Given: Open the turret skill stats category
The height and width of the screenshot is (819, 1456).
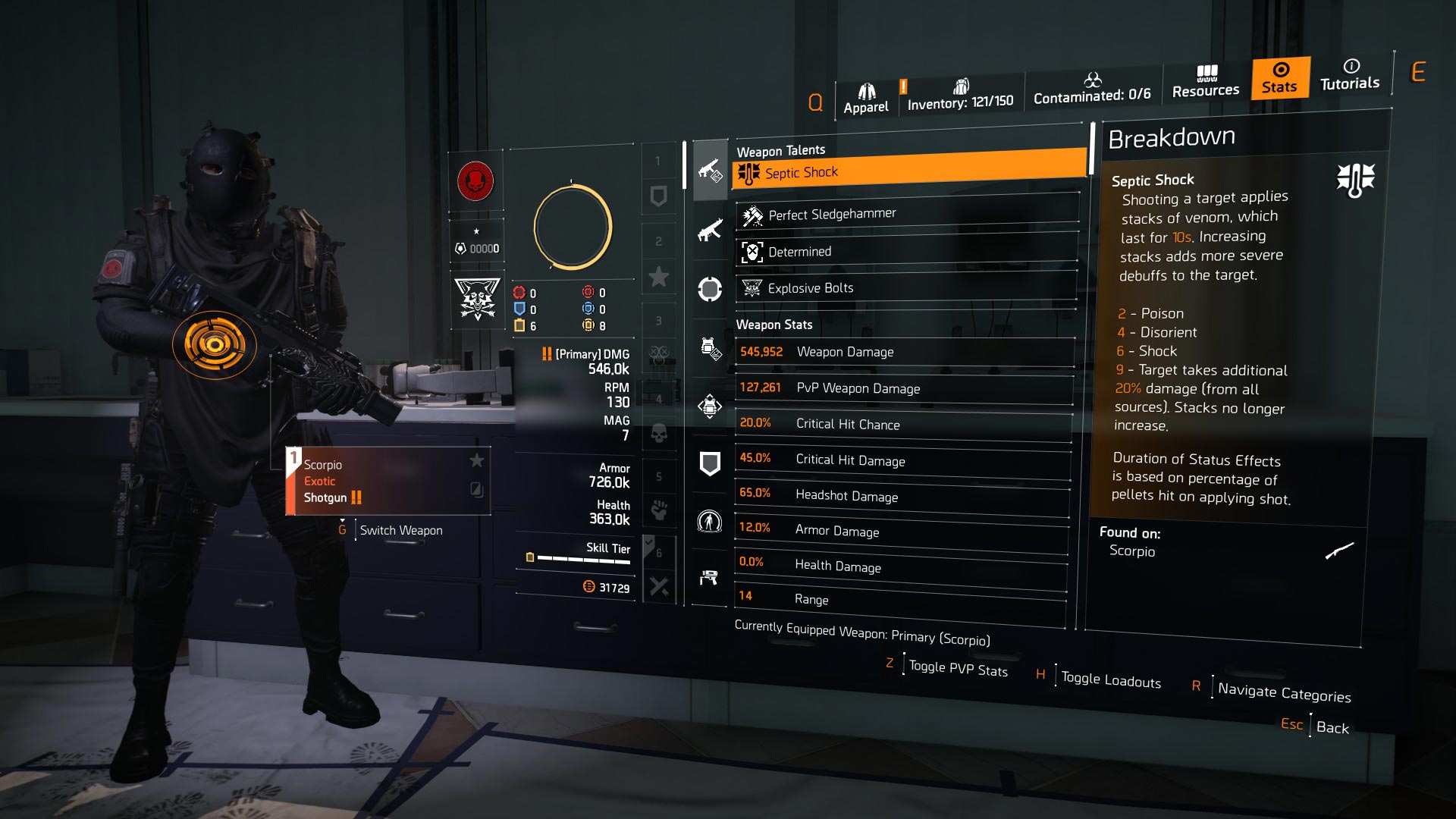Looking at the screenshot, I should pos(709,578).
